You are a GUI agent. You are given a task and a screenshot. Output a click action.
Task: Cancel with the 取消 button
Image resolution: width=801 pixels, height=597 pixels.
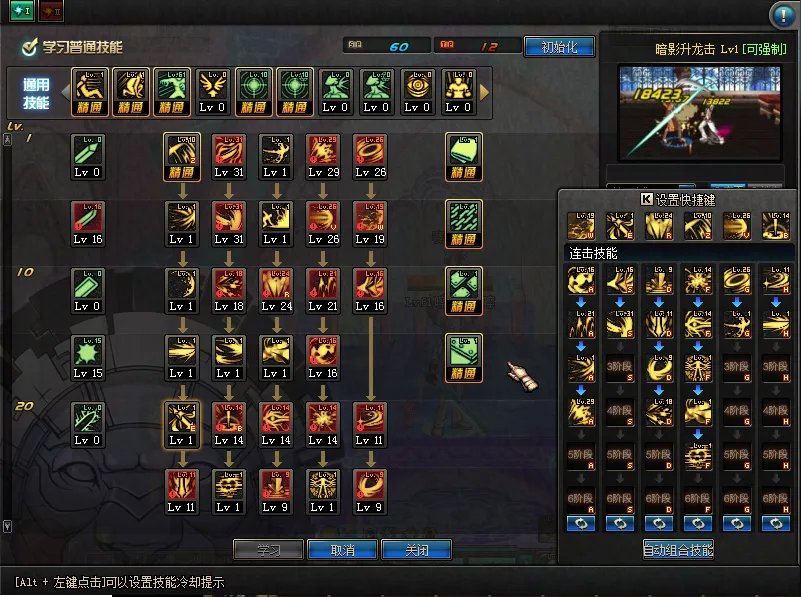[342, 550]
